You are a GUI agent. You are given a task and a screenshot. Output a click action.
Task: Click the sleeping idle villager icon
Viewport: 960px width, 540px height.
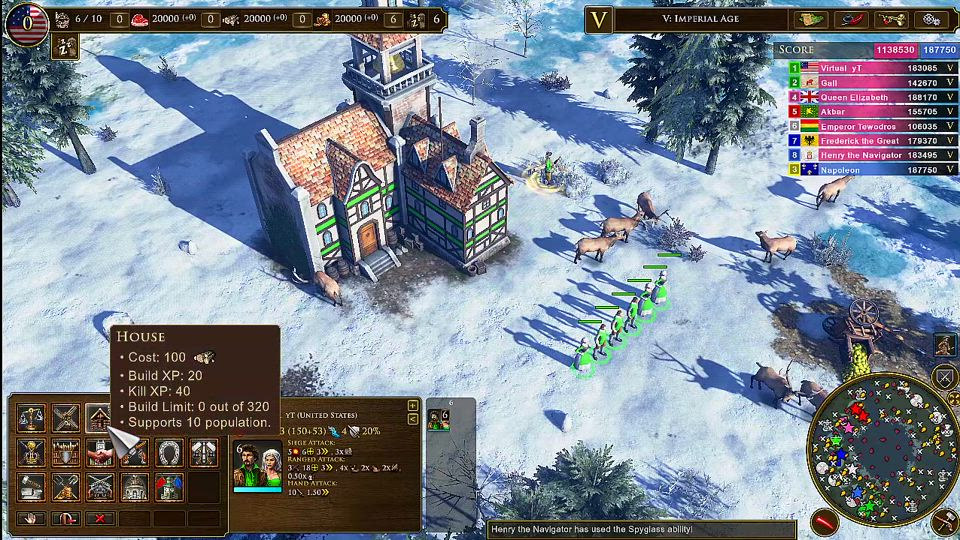65,46
